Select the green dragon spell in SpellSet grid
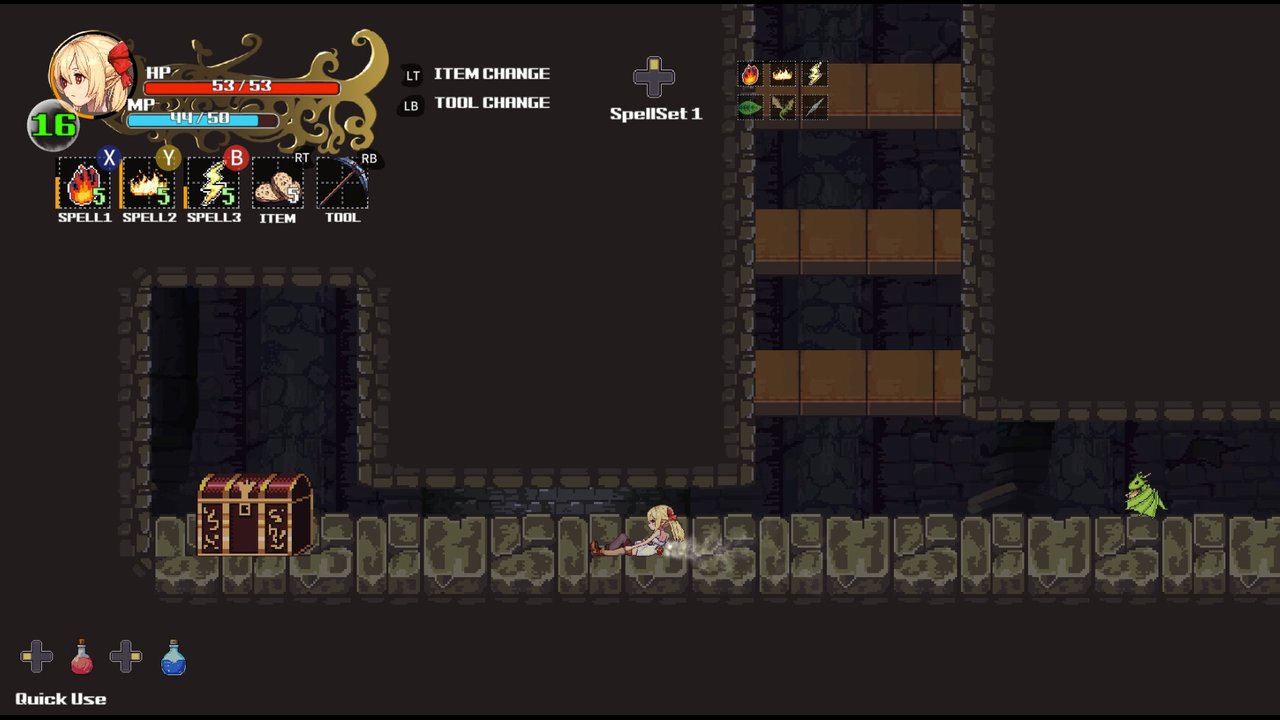The height and width of the screenshot is (720, 1280). [782, 107]
